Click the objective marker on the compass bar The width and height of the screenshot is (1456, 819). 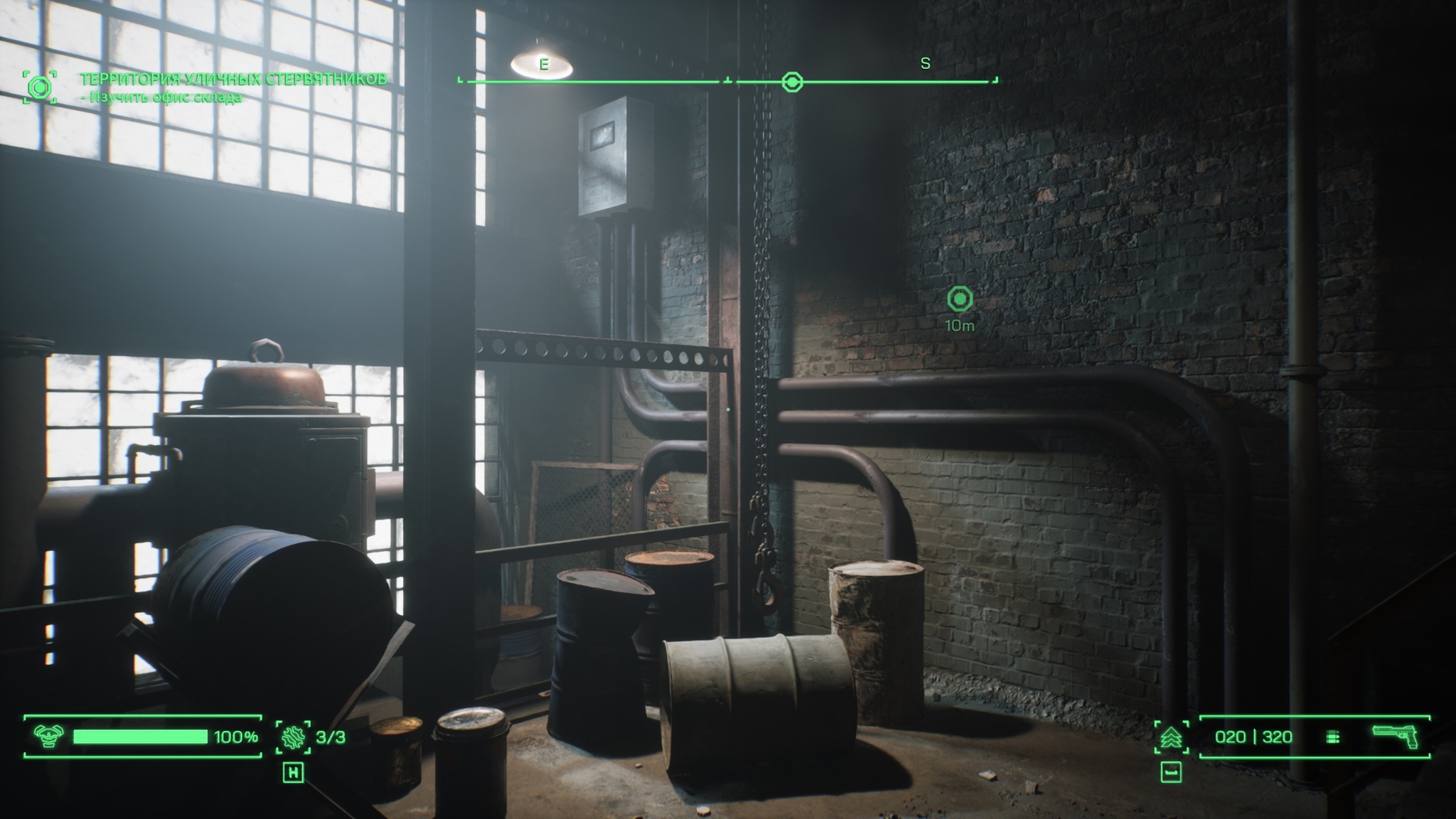coord(792,82)
